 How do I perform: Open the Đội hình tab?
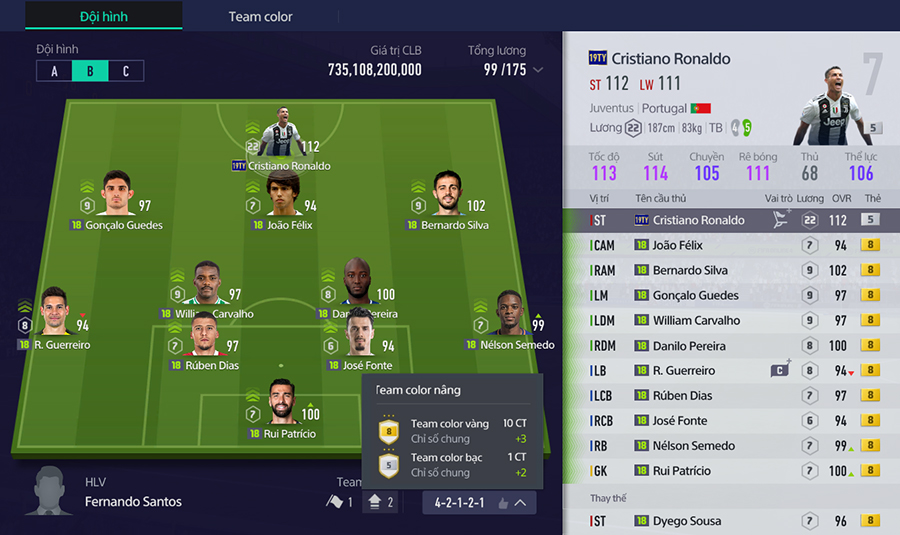[103, 16]
